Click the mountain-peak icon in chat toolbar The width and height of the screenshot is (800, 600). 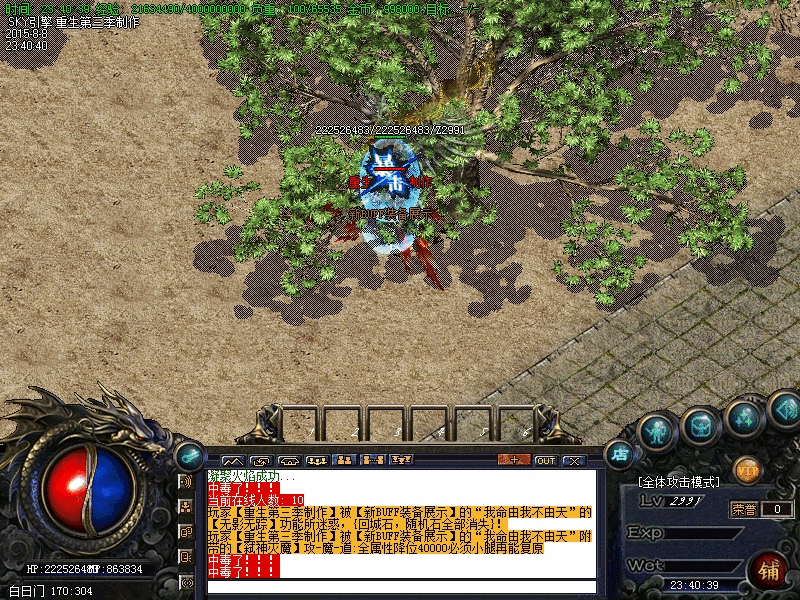(x=232, y=461)
